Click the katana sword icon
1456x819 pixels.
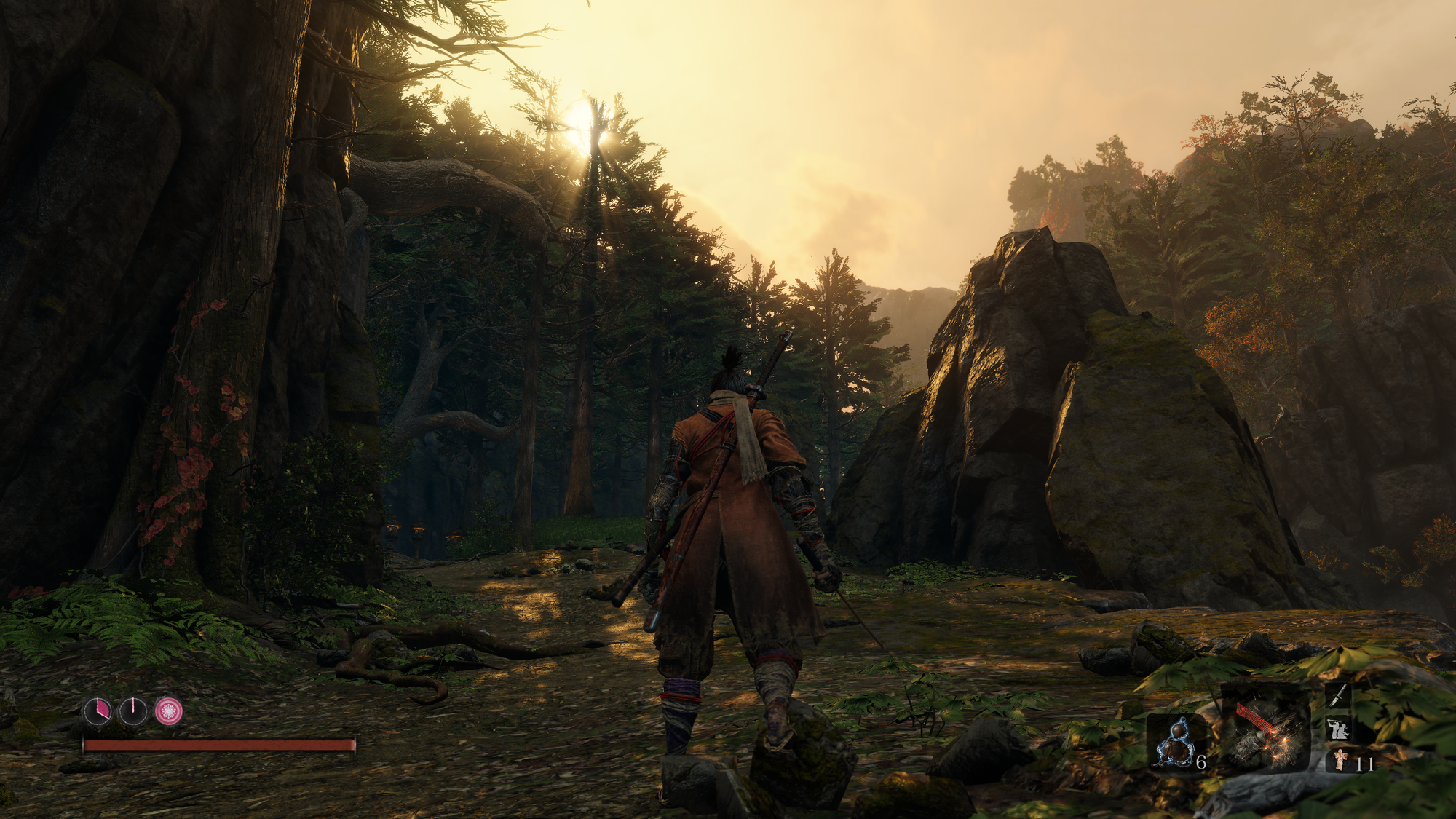coord(1338,695)
